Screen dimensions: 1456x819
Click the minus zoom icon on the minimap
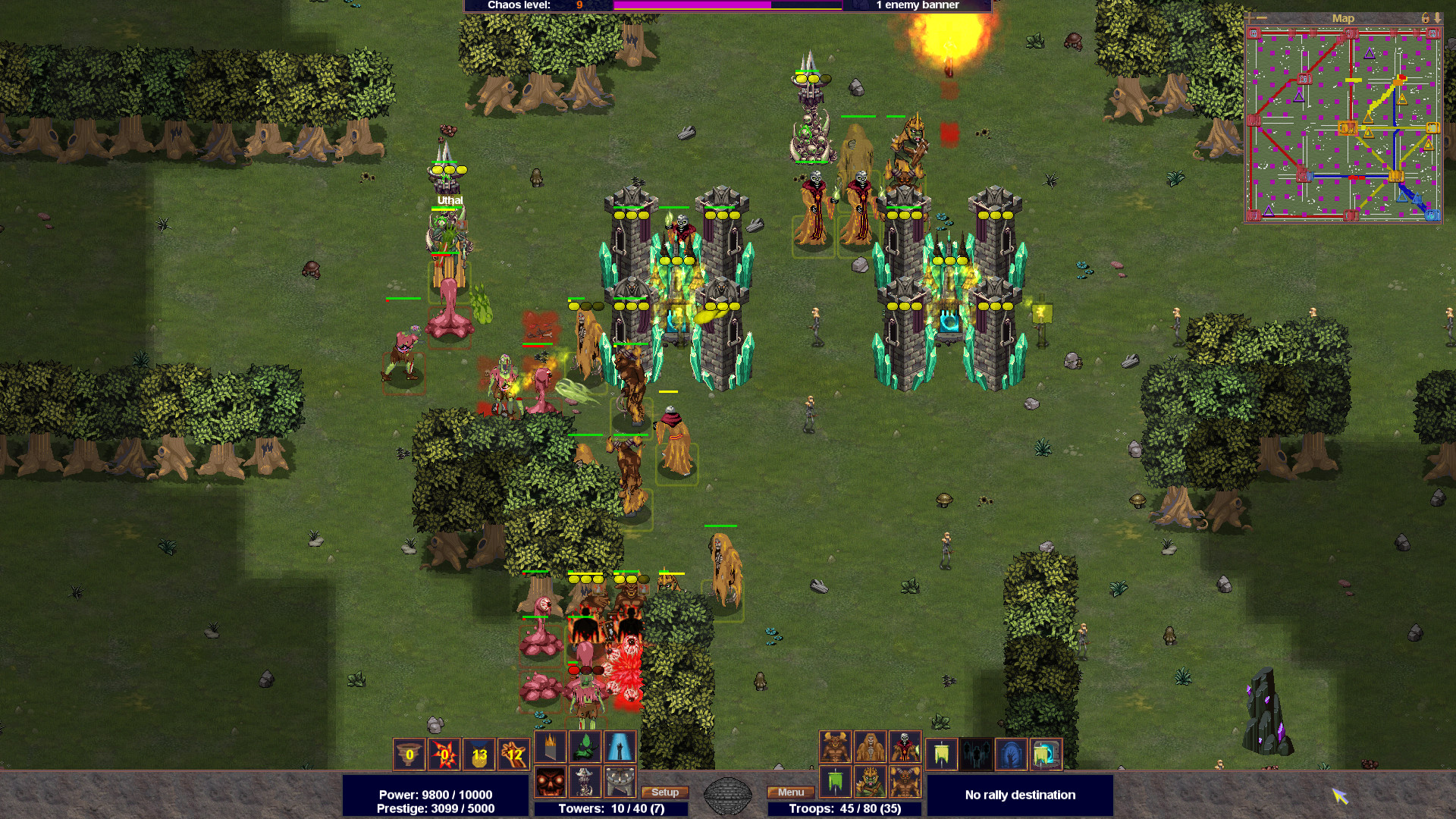click(x=1262, y=18)
